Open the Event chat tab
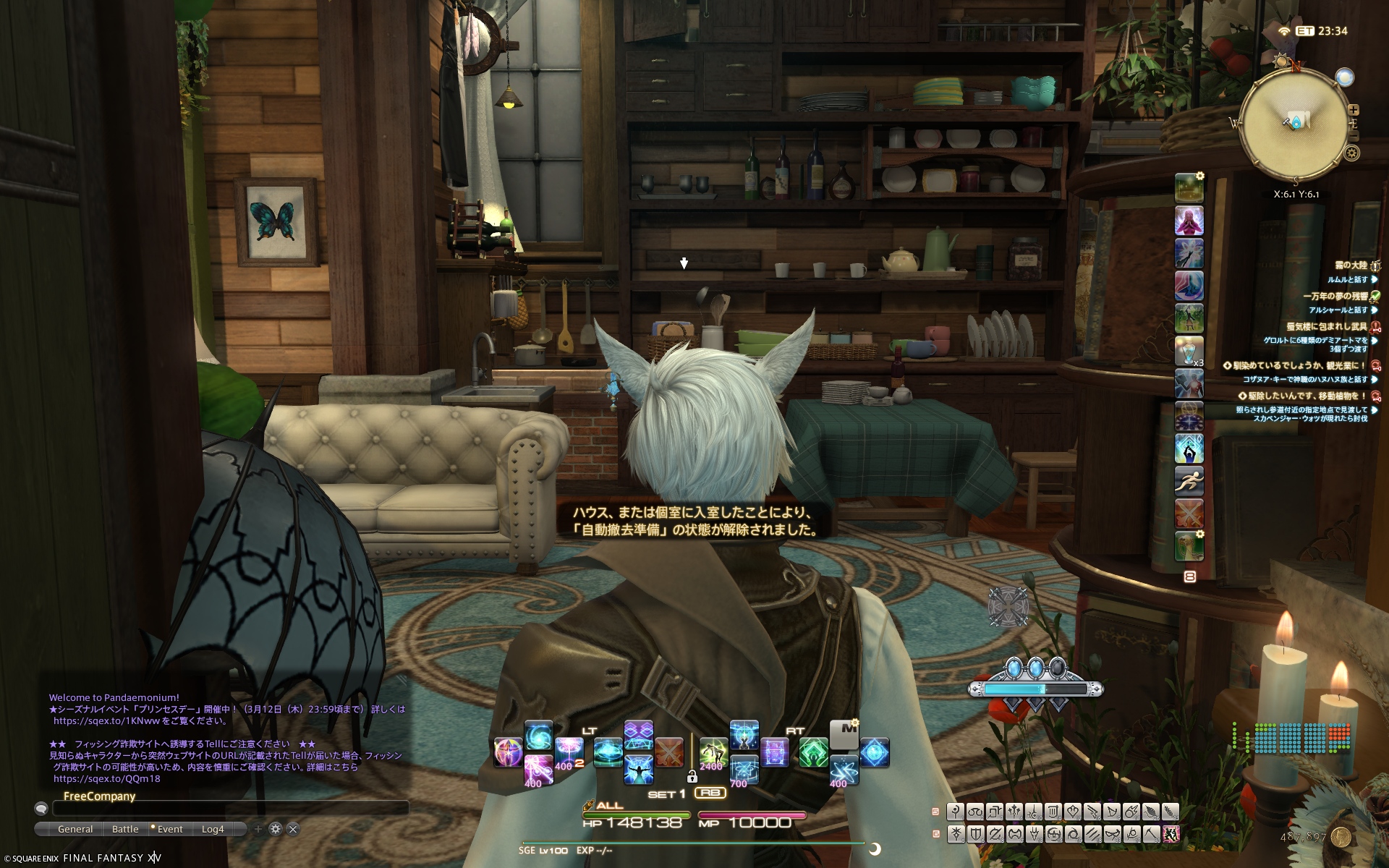 coord(170,829)
